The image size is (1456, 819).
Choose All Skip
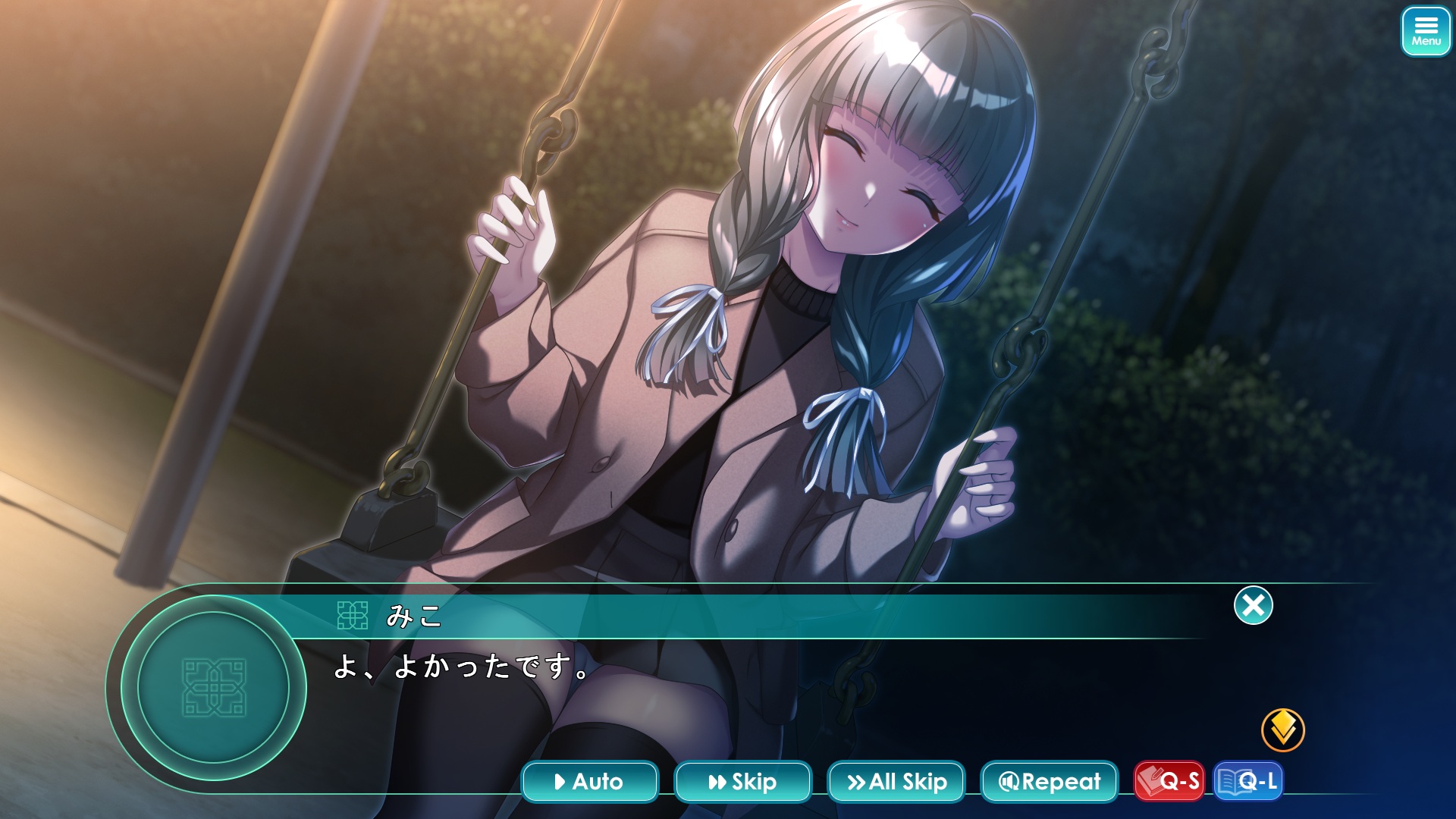pos(896,781)
